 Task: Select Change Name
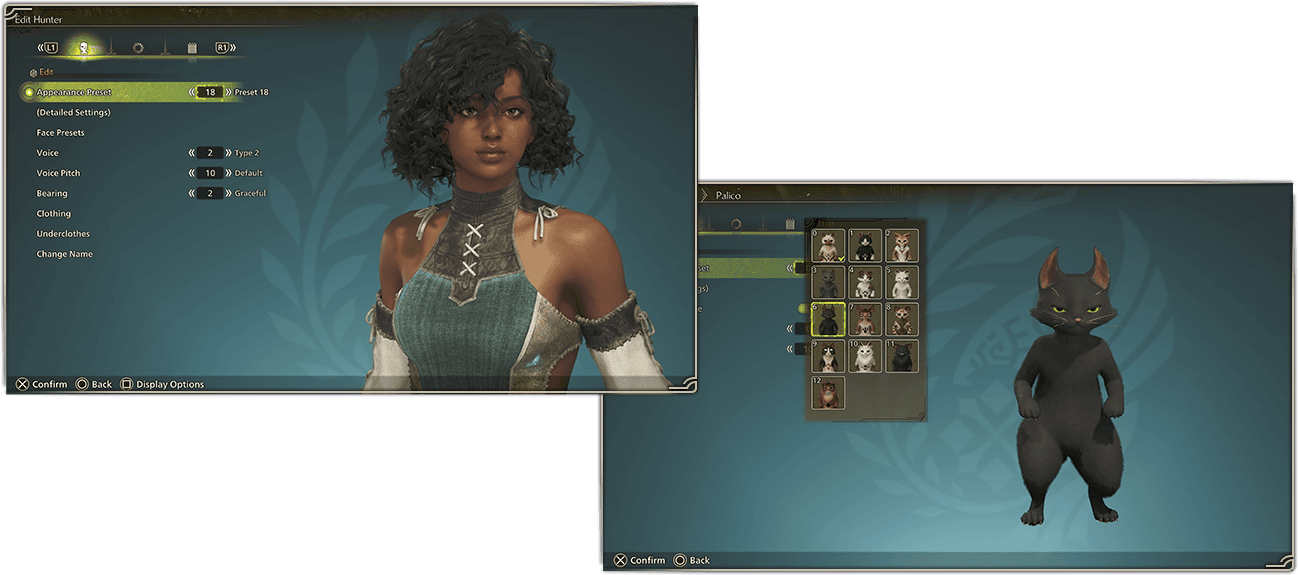(x=65, y=254)
